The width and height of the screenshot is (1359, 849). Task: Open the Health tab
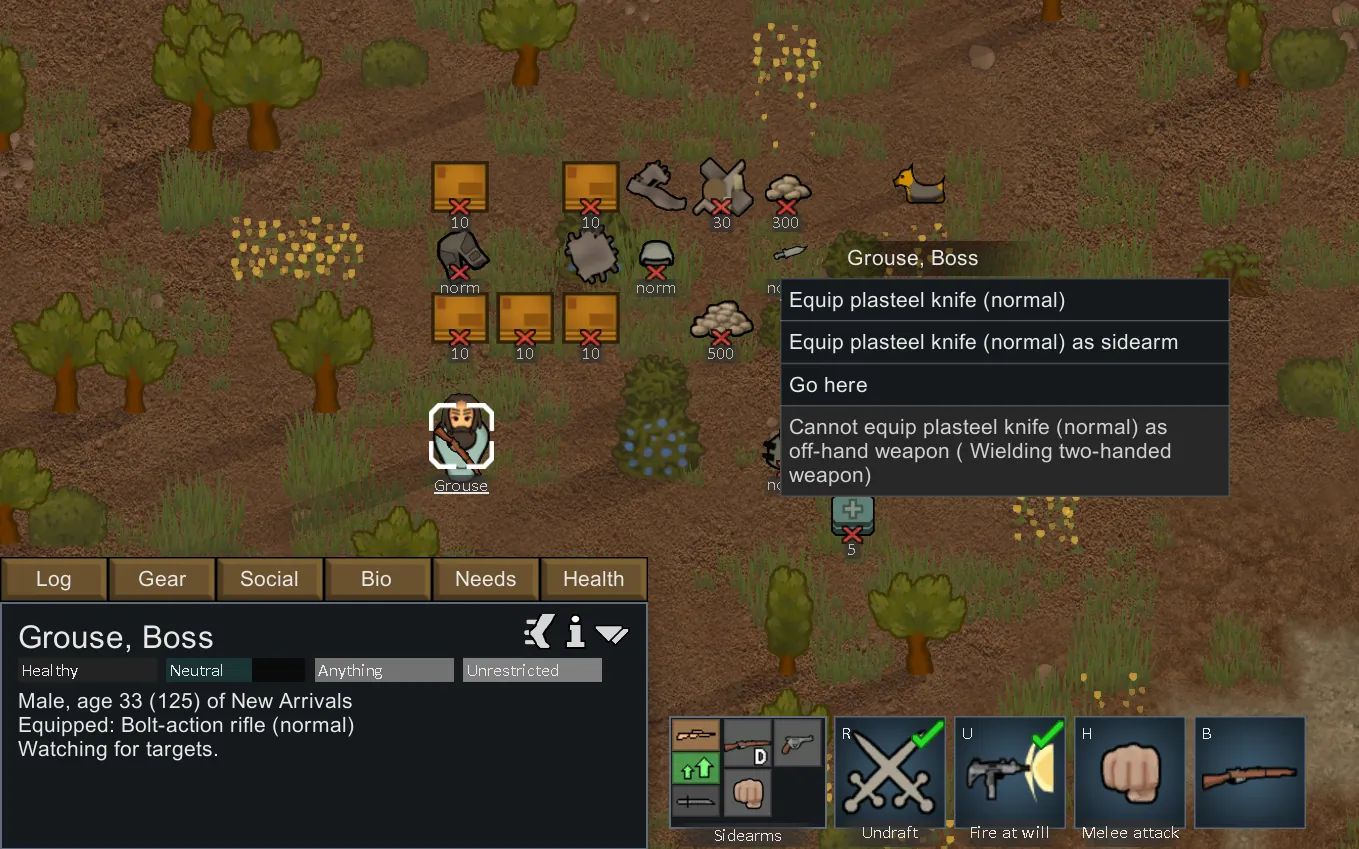[x=593, y=579]
